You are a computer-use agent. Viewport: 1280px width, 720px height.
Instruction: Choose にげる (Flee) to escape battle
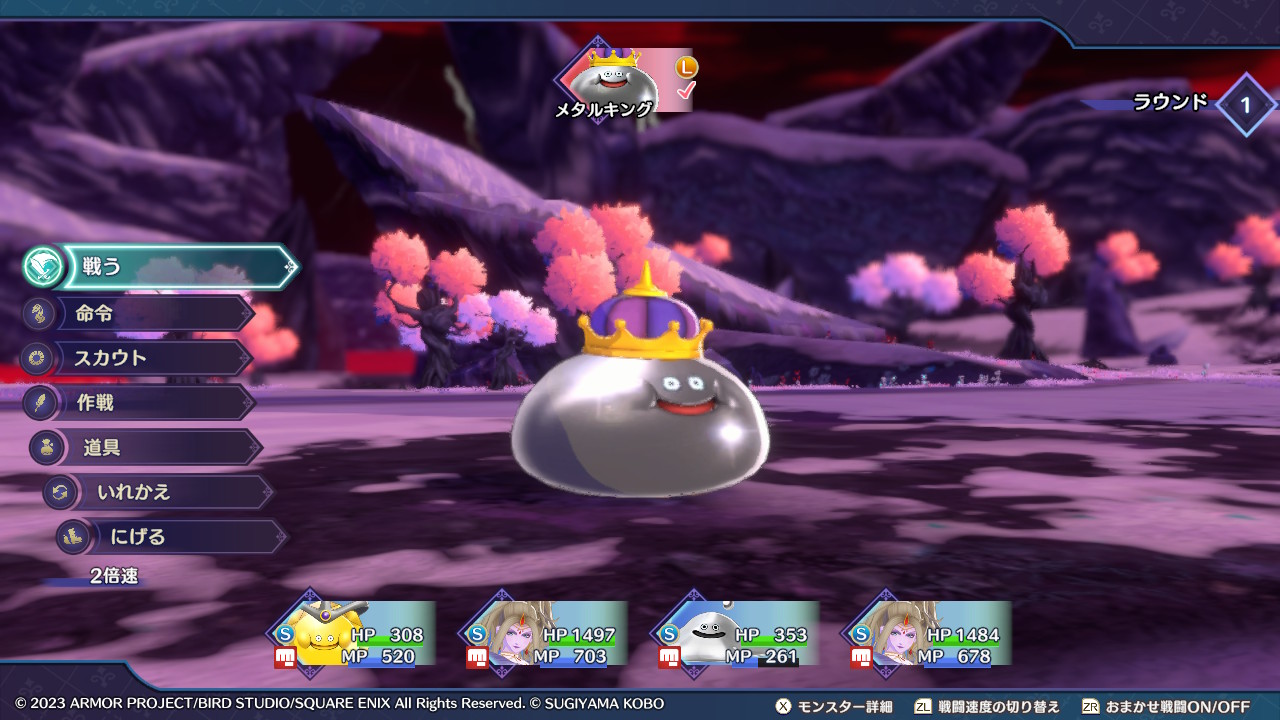(x=180, y=537)
